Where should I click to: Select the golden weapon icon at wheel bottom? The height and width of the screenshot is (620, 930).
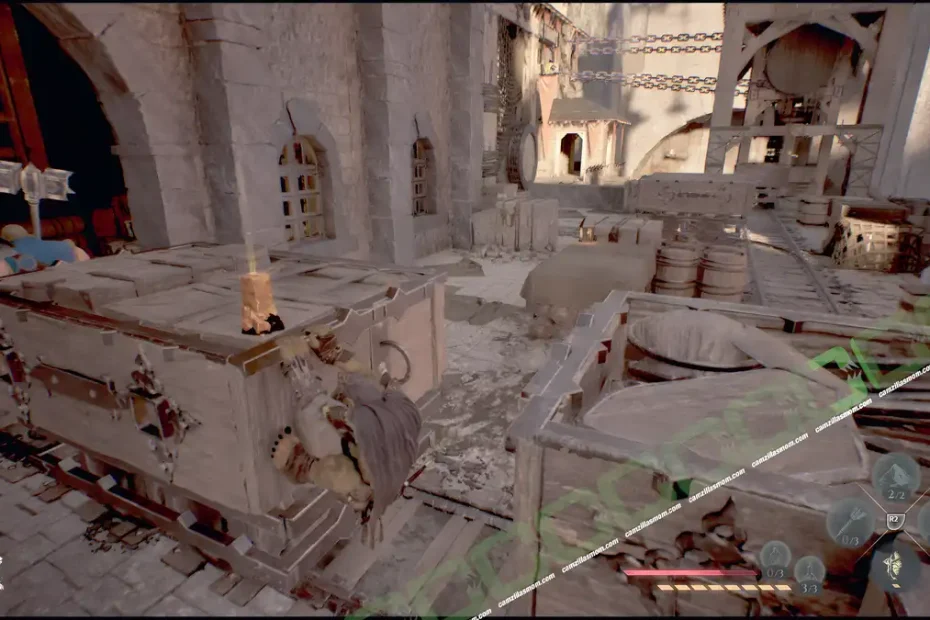point(894,567)
